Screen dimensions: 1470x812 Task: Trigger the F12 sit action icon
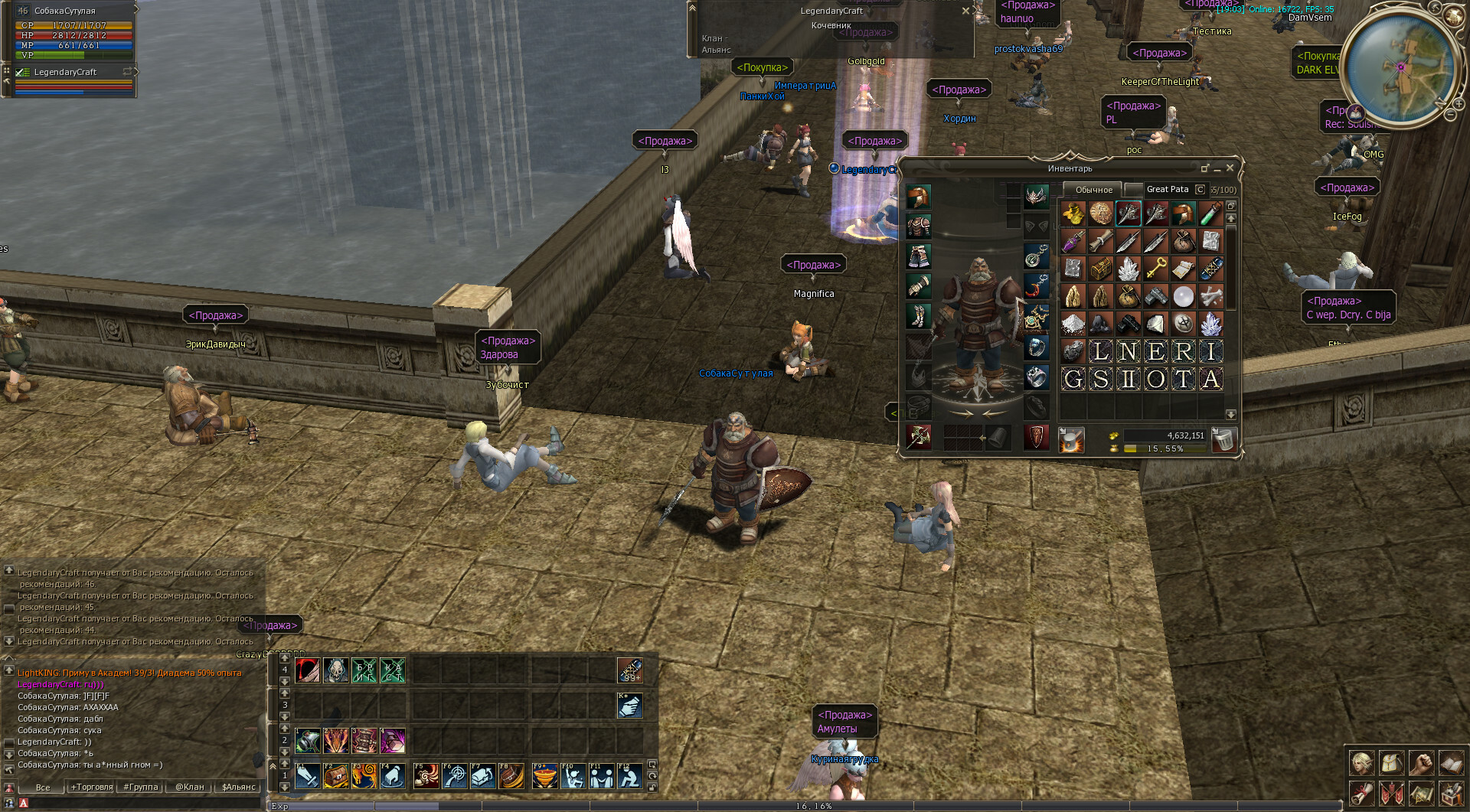[x=629, y=776]
